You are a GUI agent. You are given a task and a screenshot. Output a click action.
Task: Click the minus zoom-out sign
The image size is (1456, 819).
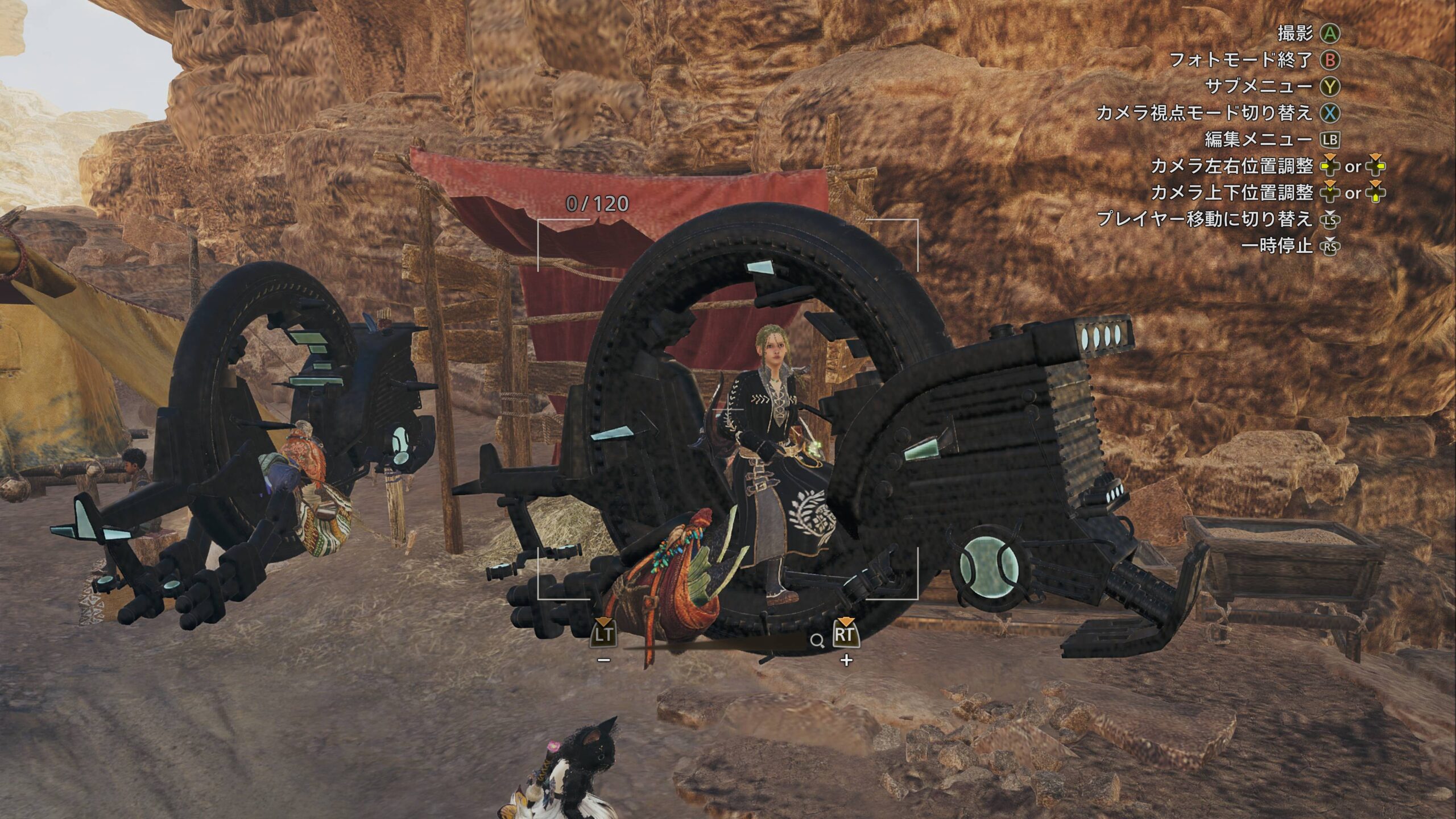point(604,660)
